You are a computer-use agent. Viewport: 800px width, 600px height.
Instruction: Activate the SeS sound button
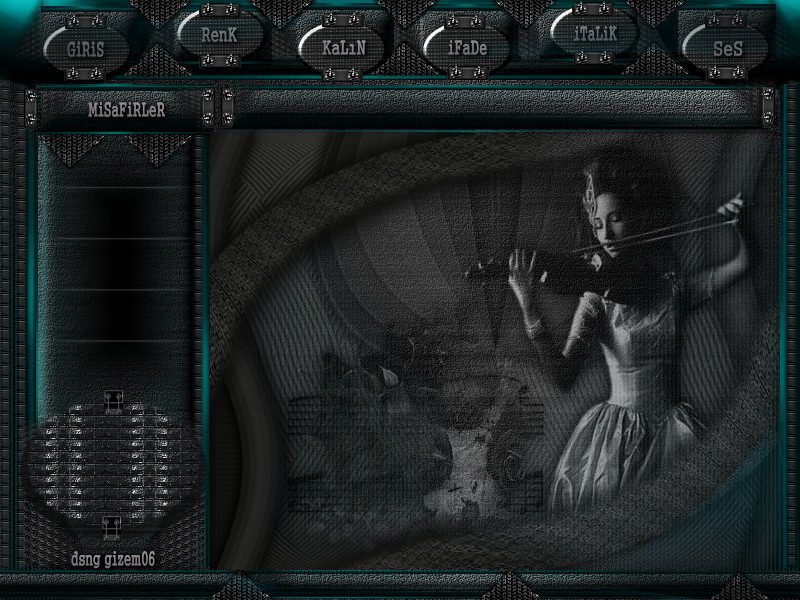[727, 47]
